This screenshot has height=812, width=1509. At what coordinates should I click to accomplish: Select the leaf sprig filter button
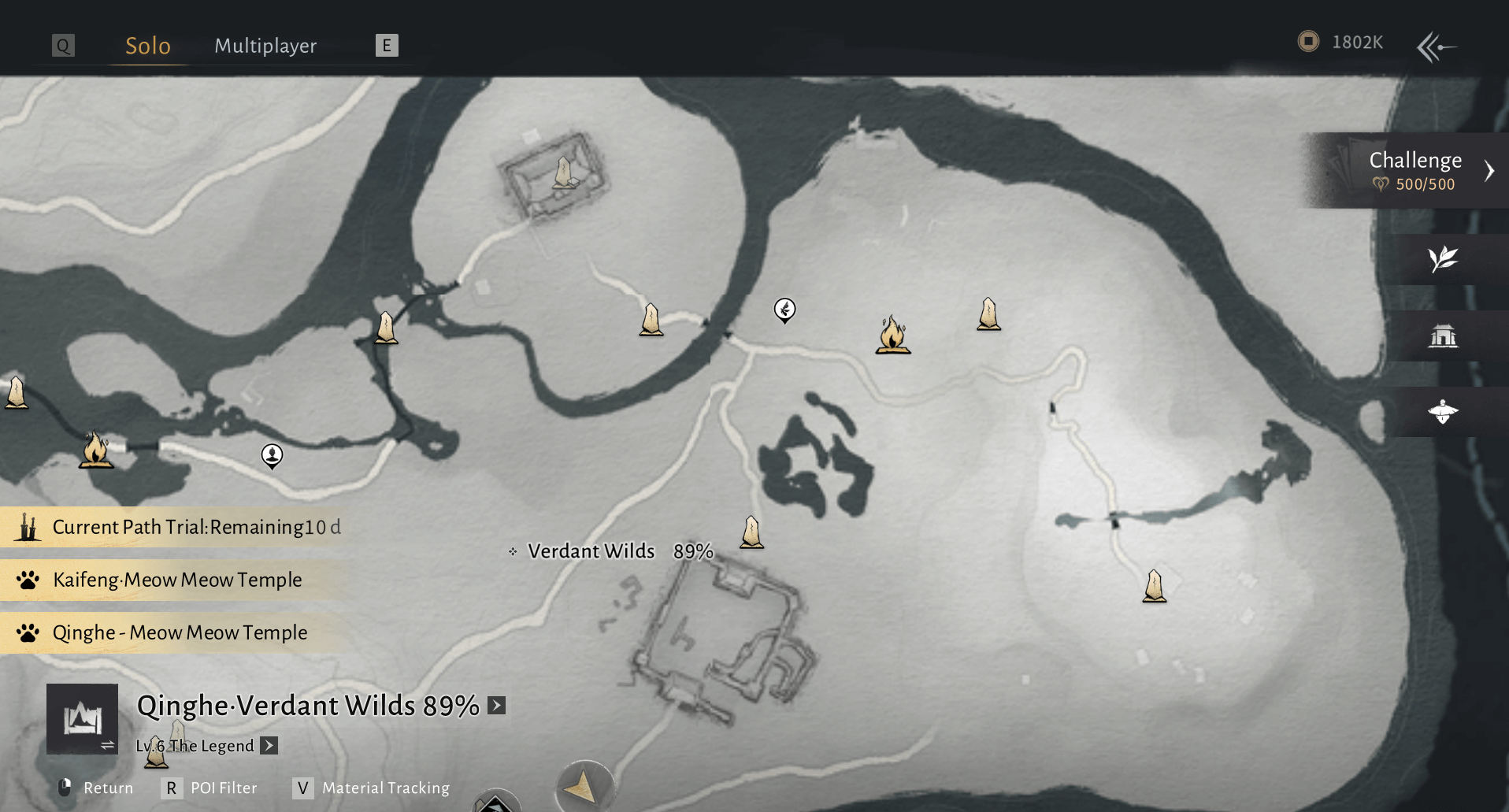coord(1443,259)
